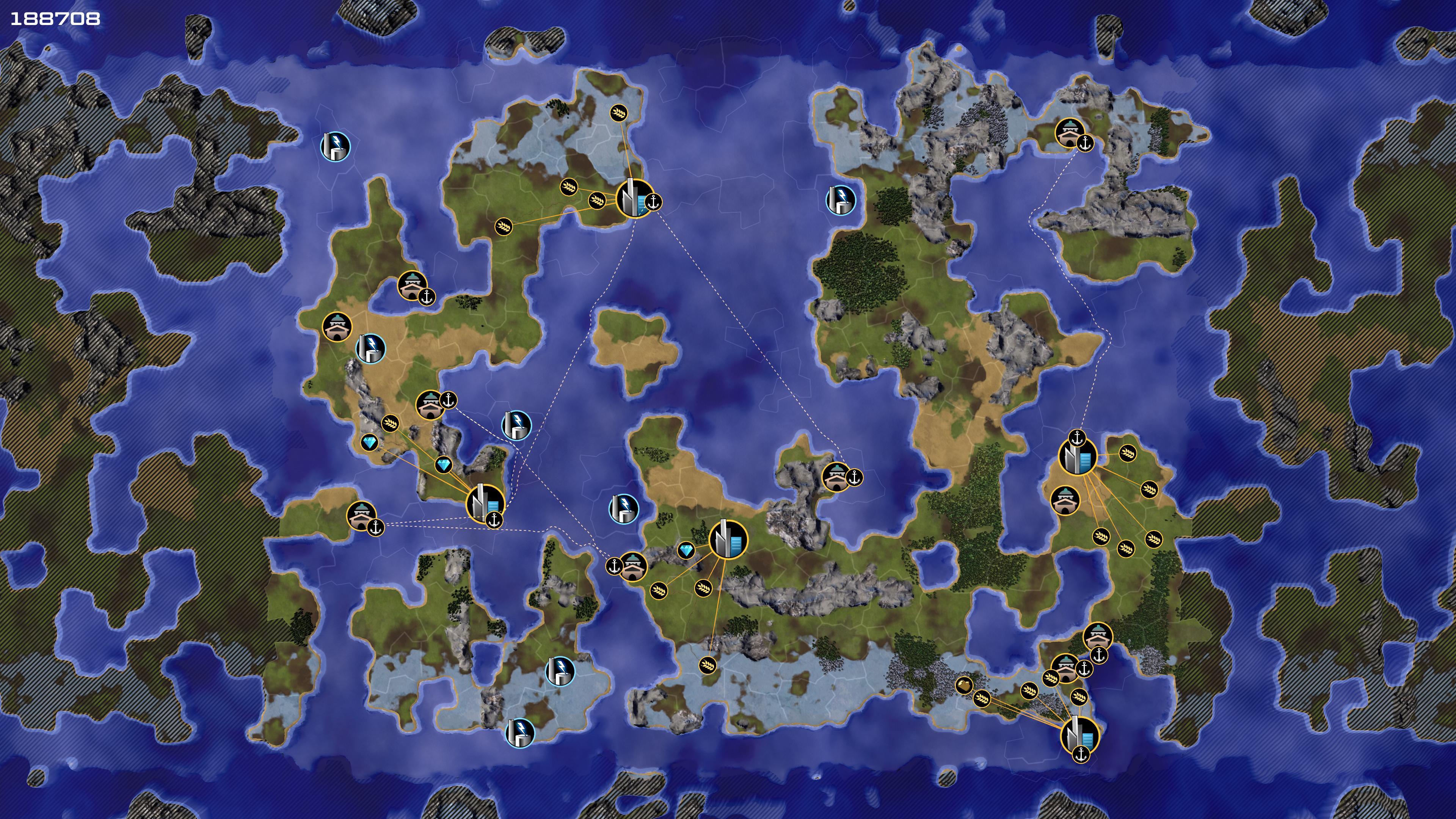Image resolution: width=1456 pixels, height=819 pixels.
Task: Click the diamond marker linked to the anchorless city
Action: [686, 551]
